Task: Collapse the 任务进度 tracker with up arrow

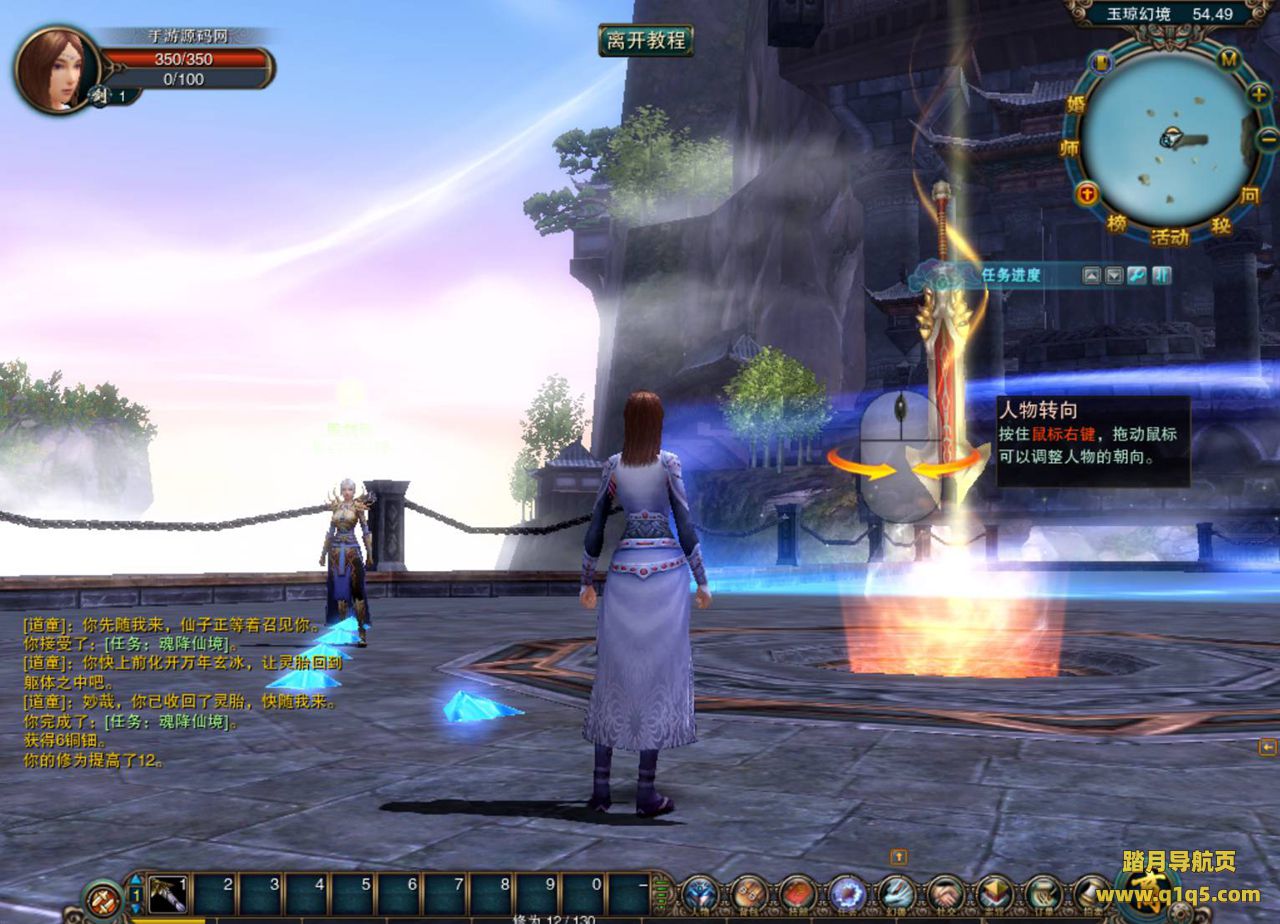Action: [1092, 275]
